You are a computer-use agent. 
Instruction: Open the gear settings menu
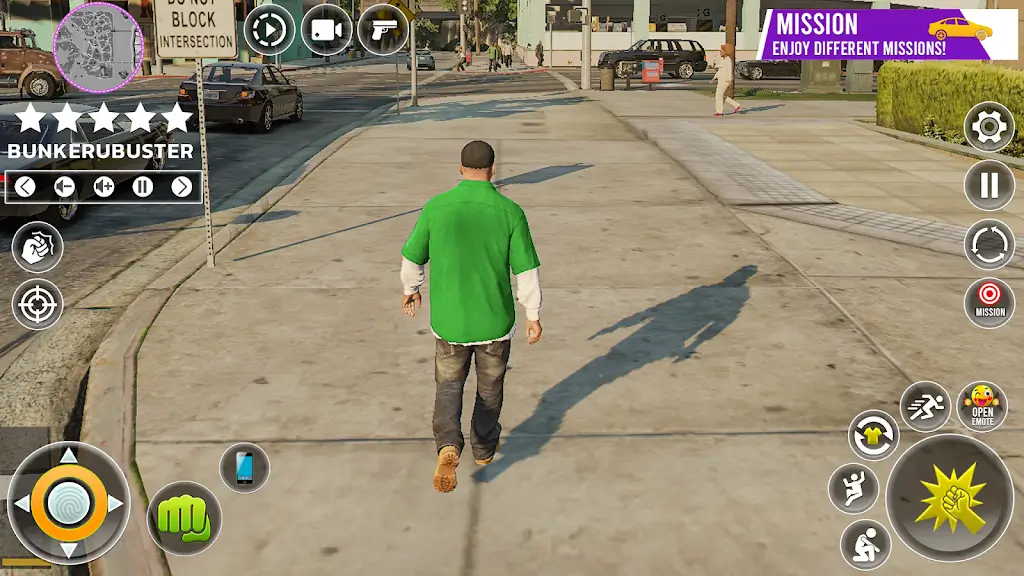pos(989,127)
